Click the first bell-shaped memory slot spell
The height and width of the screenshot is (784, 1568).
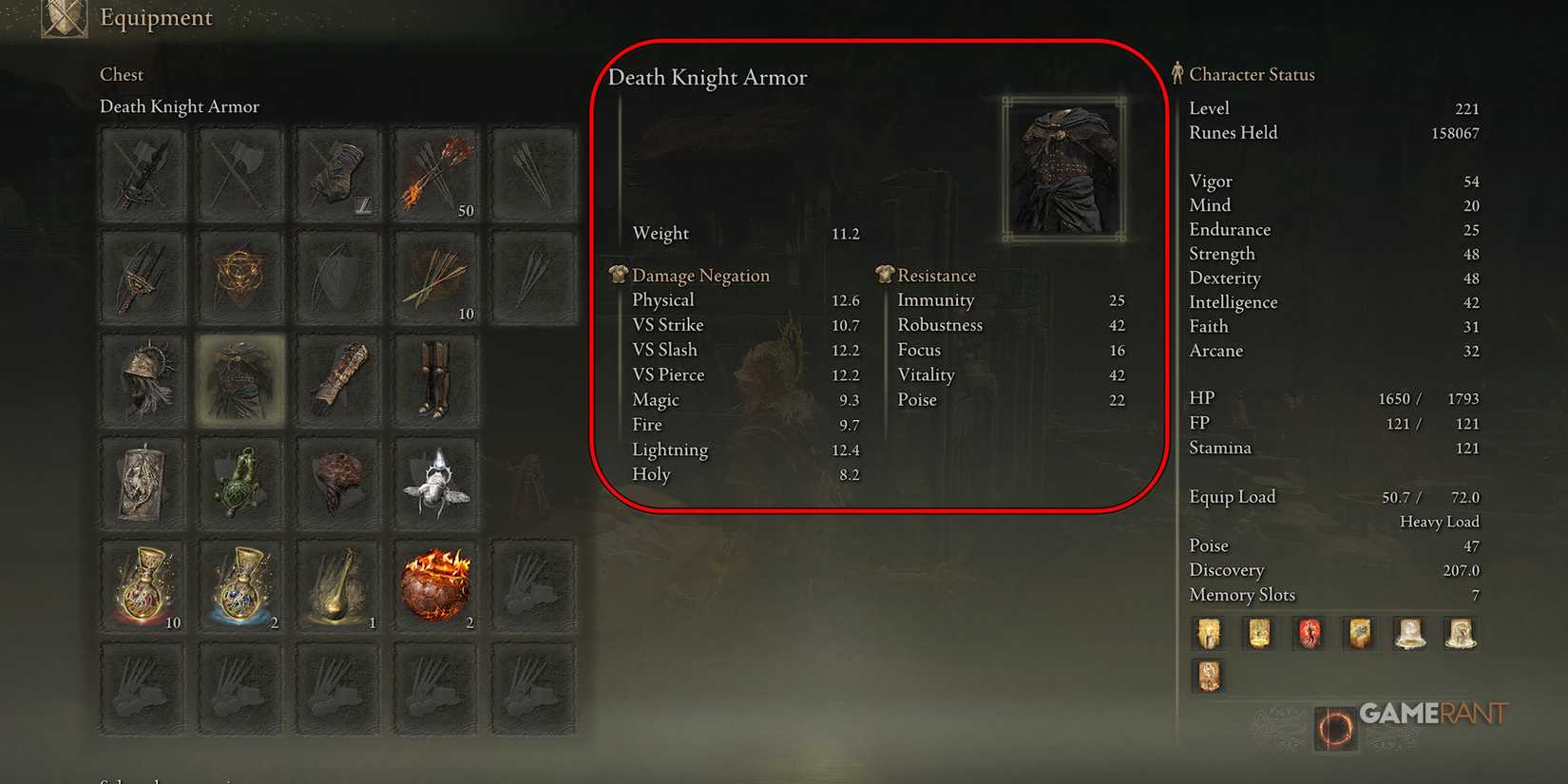click(x=1409, y=633)
